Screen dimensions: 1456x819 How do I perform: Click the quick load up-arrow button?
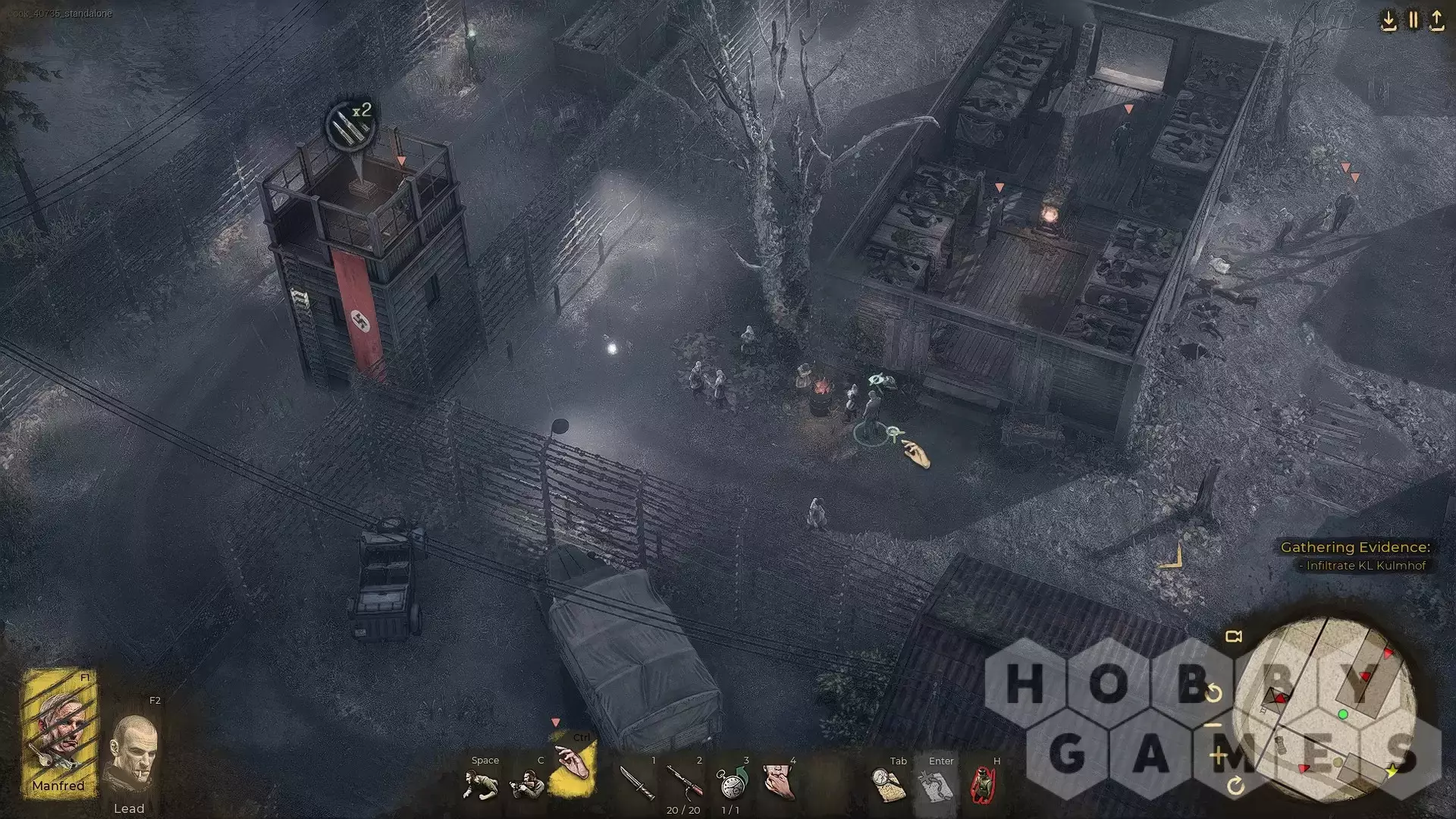click(x=1437, y=20)
